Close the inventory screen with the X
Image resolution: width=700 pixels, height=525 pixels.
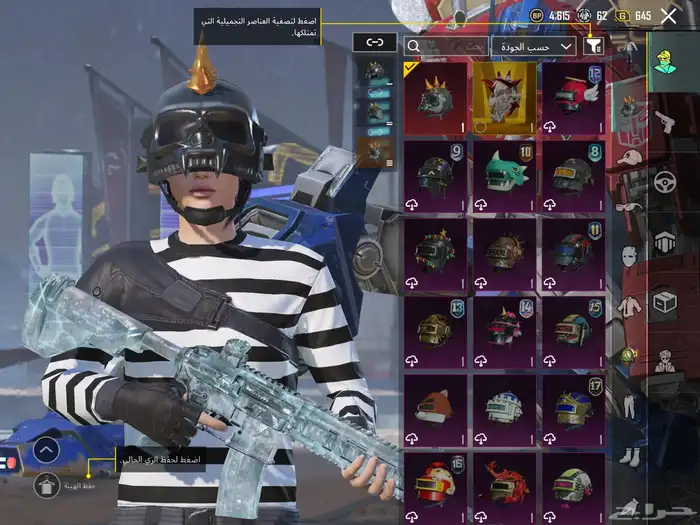[668, 16]
